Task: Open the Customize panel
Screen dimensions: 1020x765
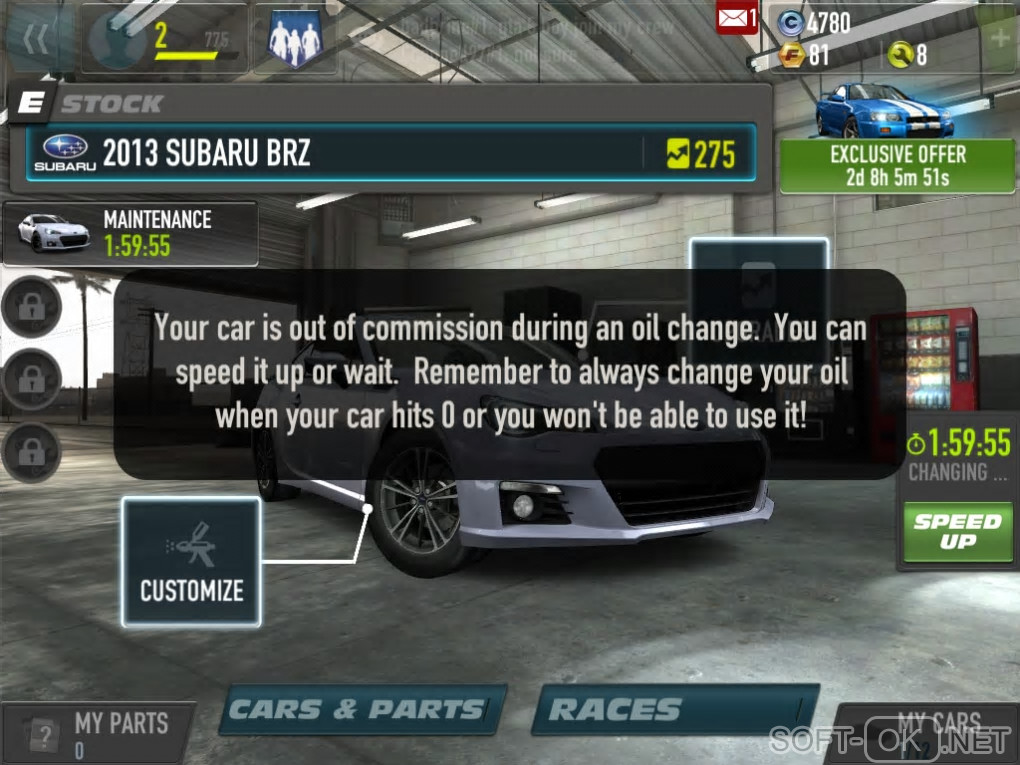Action: [191, 562]
